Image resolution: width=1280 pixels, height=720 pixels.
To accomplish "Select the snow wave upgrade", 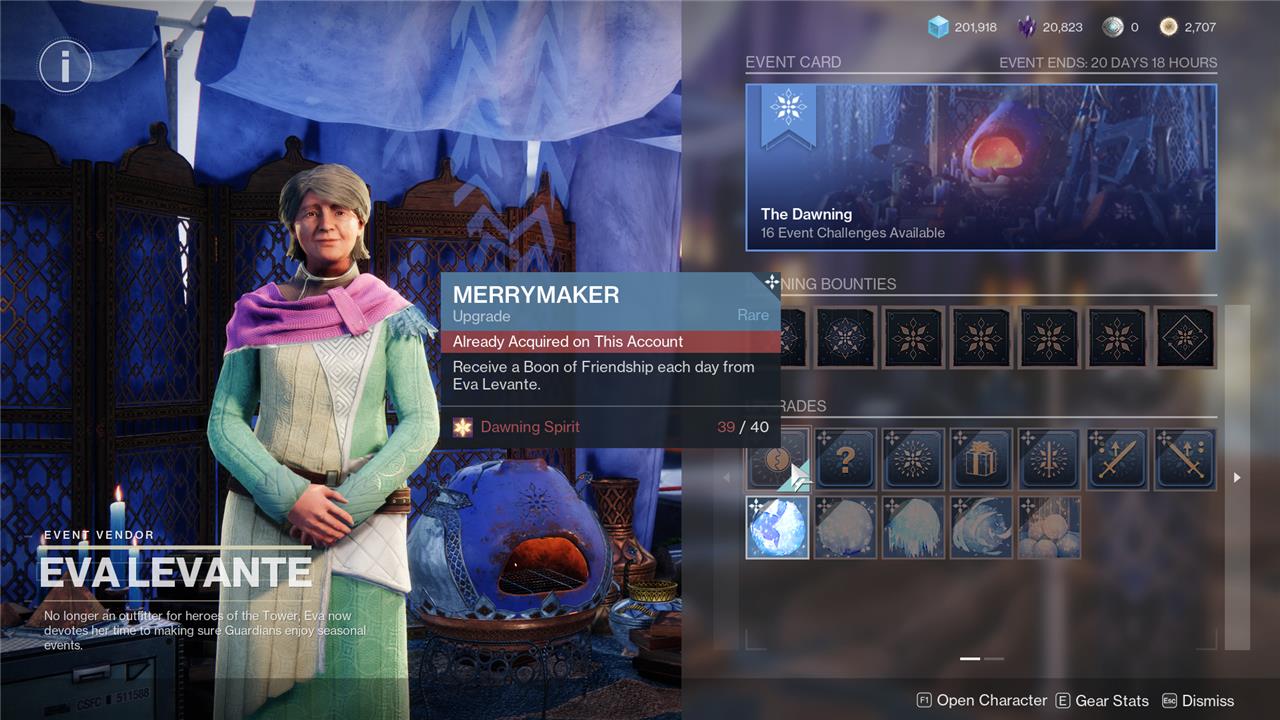I will (x=981, y=527).
